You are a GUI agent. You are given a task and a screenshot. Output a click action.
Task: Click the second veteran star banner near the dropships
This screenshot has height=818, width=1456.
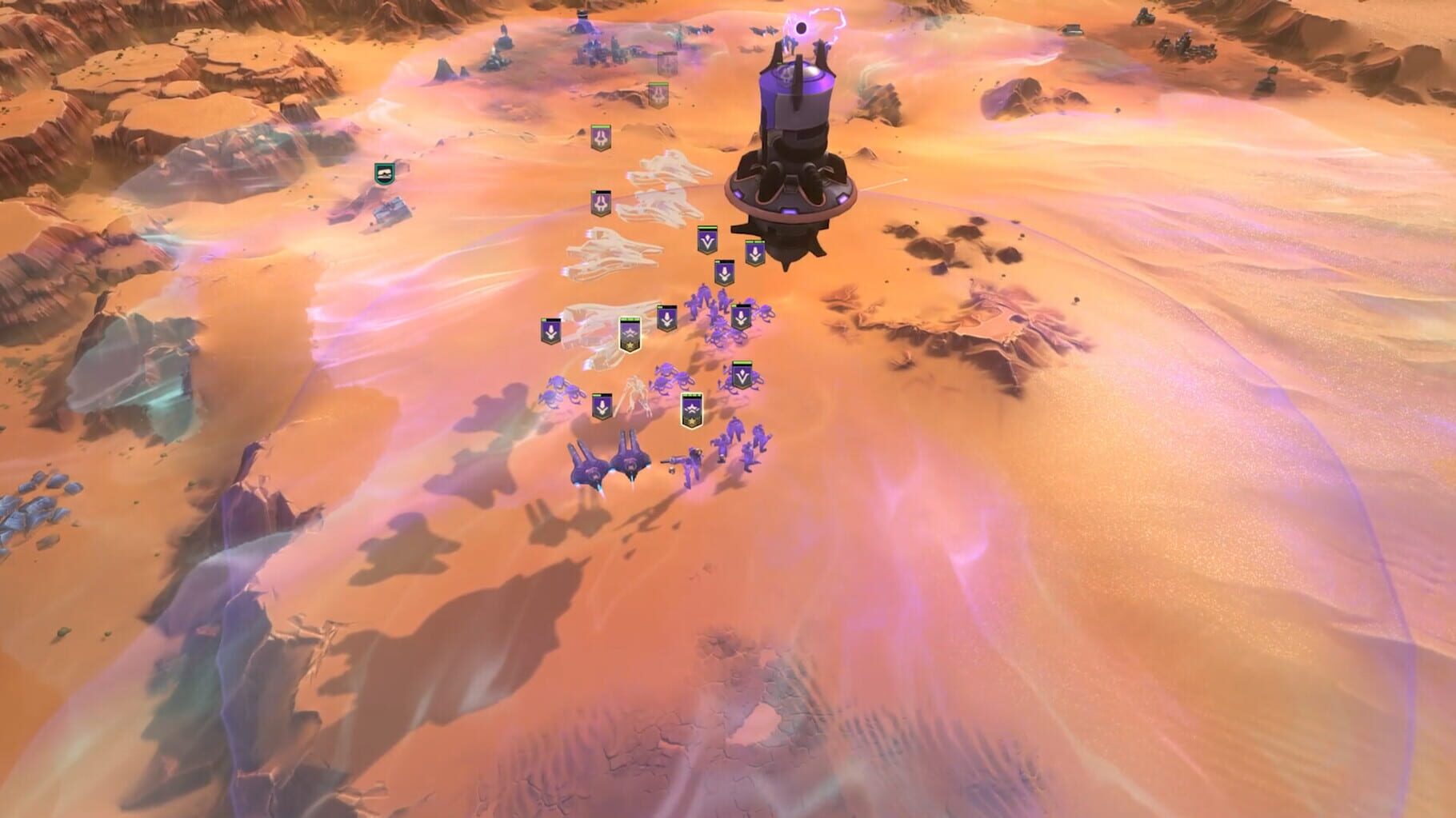(691, 410)
